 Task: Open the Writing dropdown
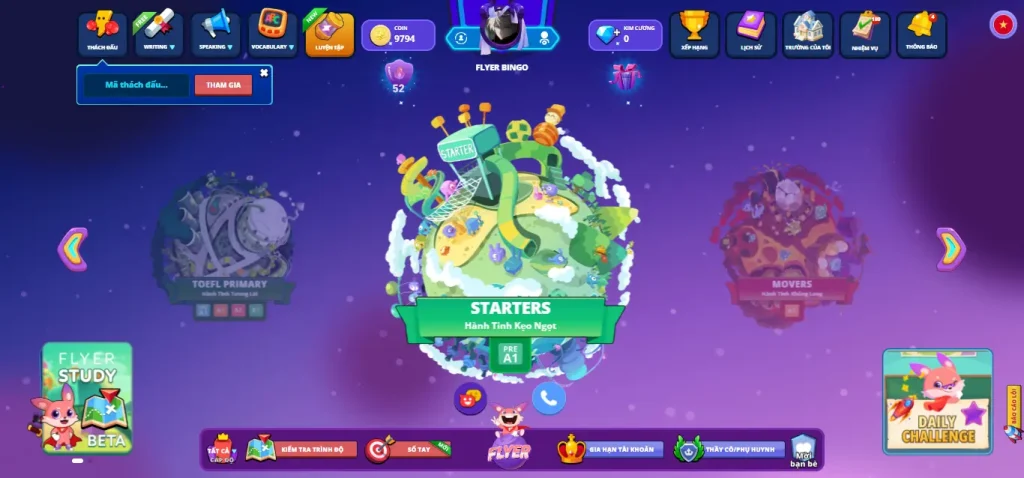click(159, 33)
